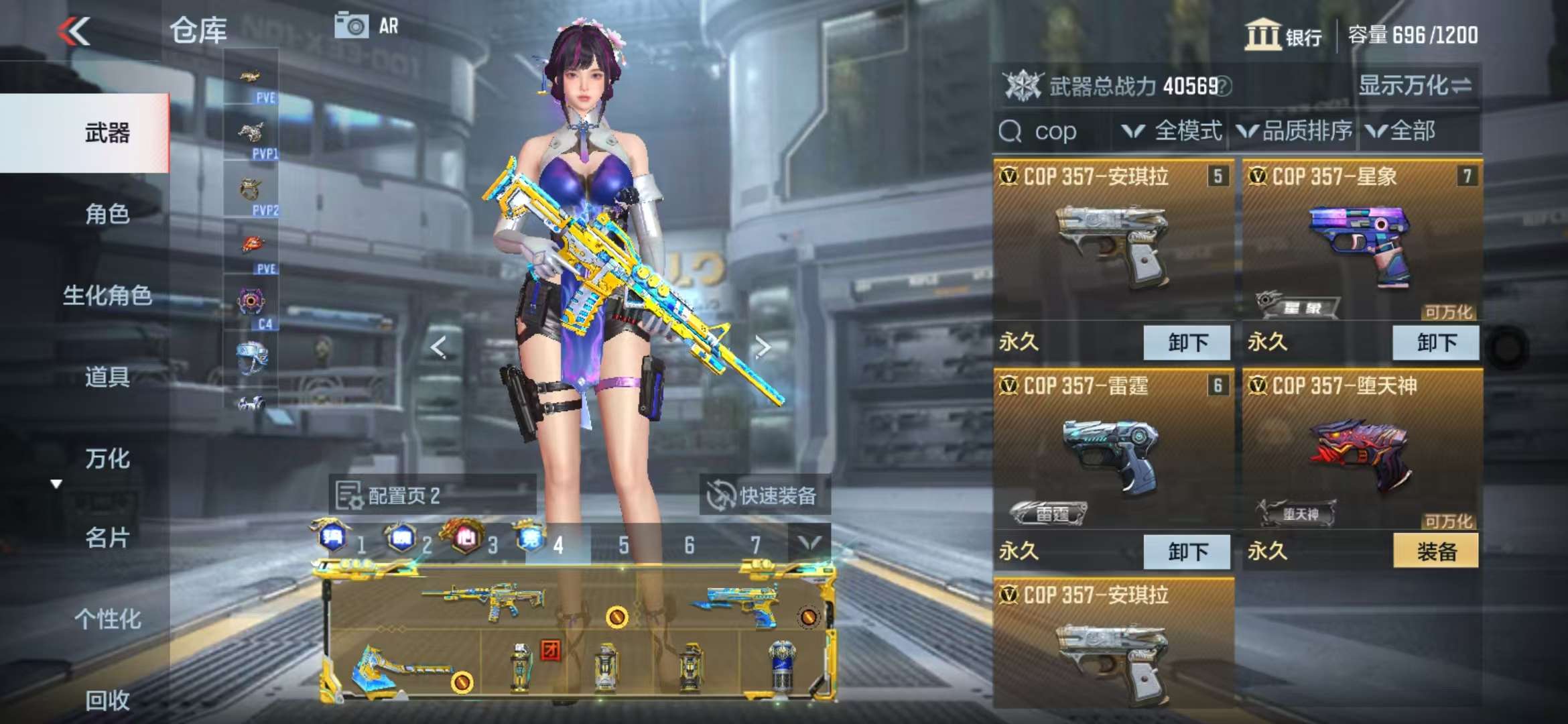The image size is (1568, 724).
Task: Unequip COP 357-雷霆 with 卸下
Action: point(1187,552)
